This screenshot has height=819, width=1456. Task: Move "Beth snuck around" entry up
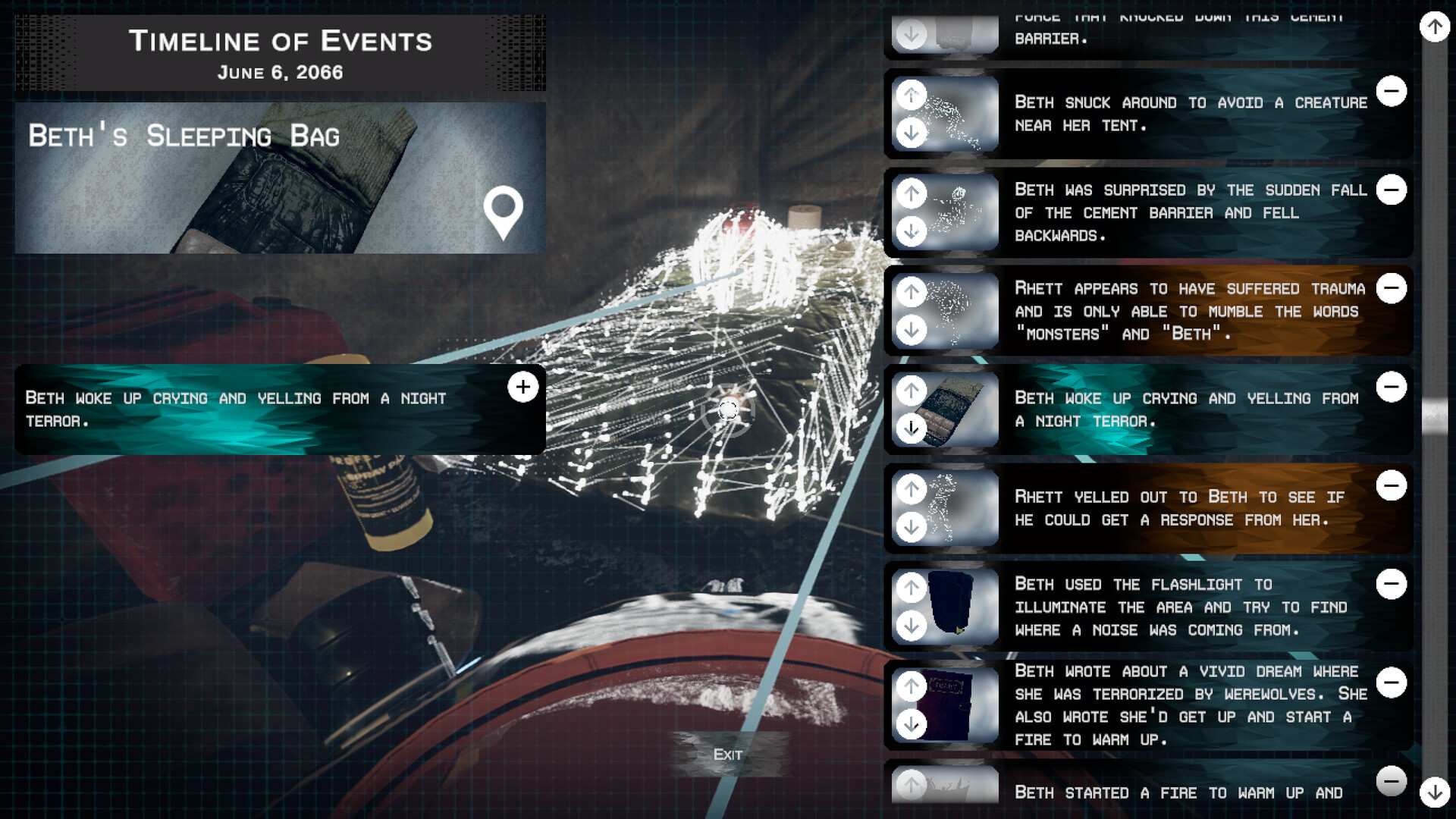(912, 96)
